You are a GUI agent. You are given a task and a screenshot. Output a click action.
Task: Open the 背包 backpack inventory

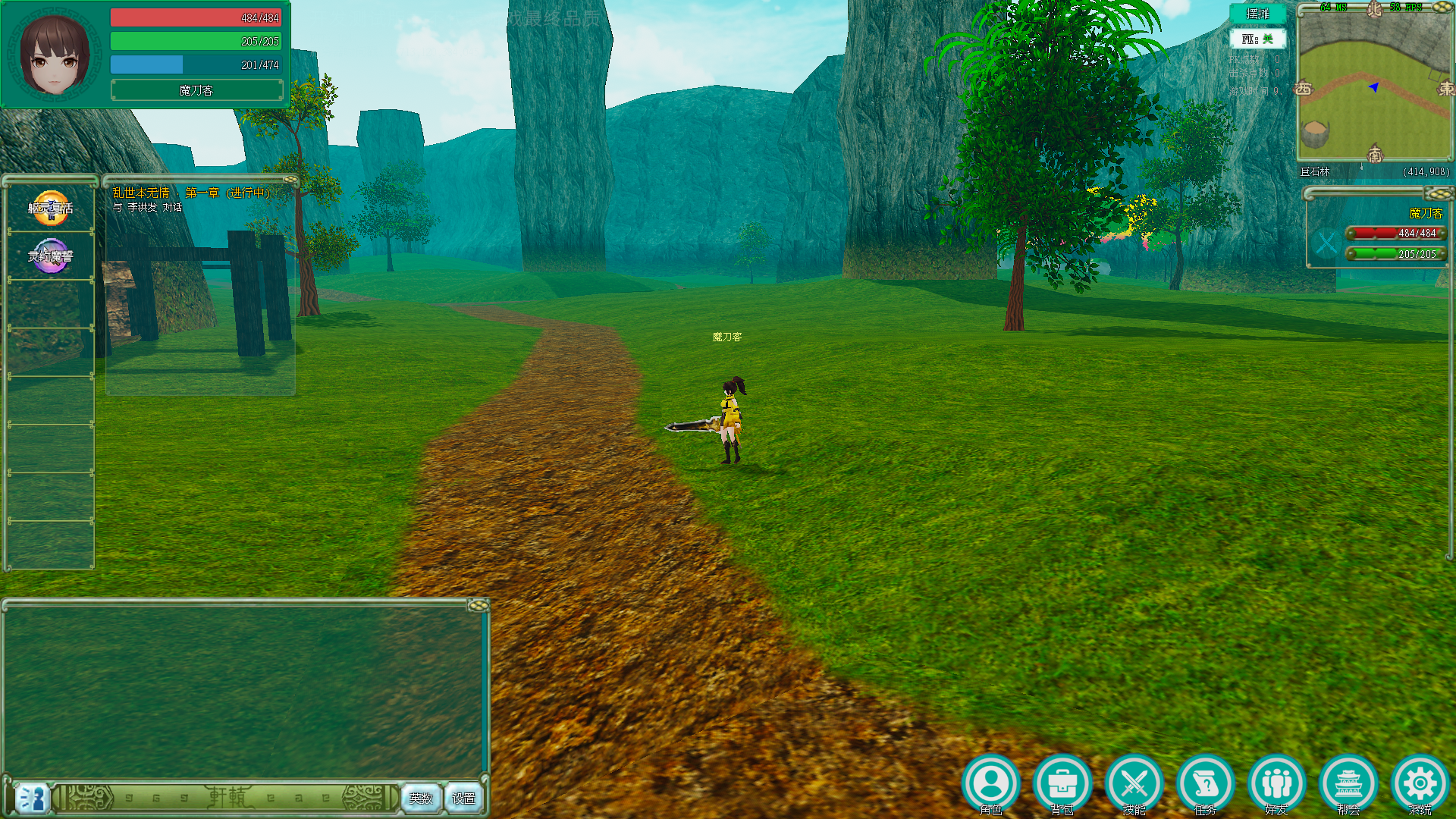(x=1062, y=783)
